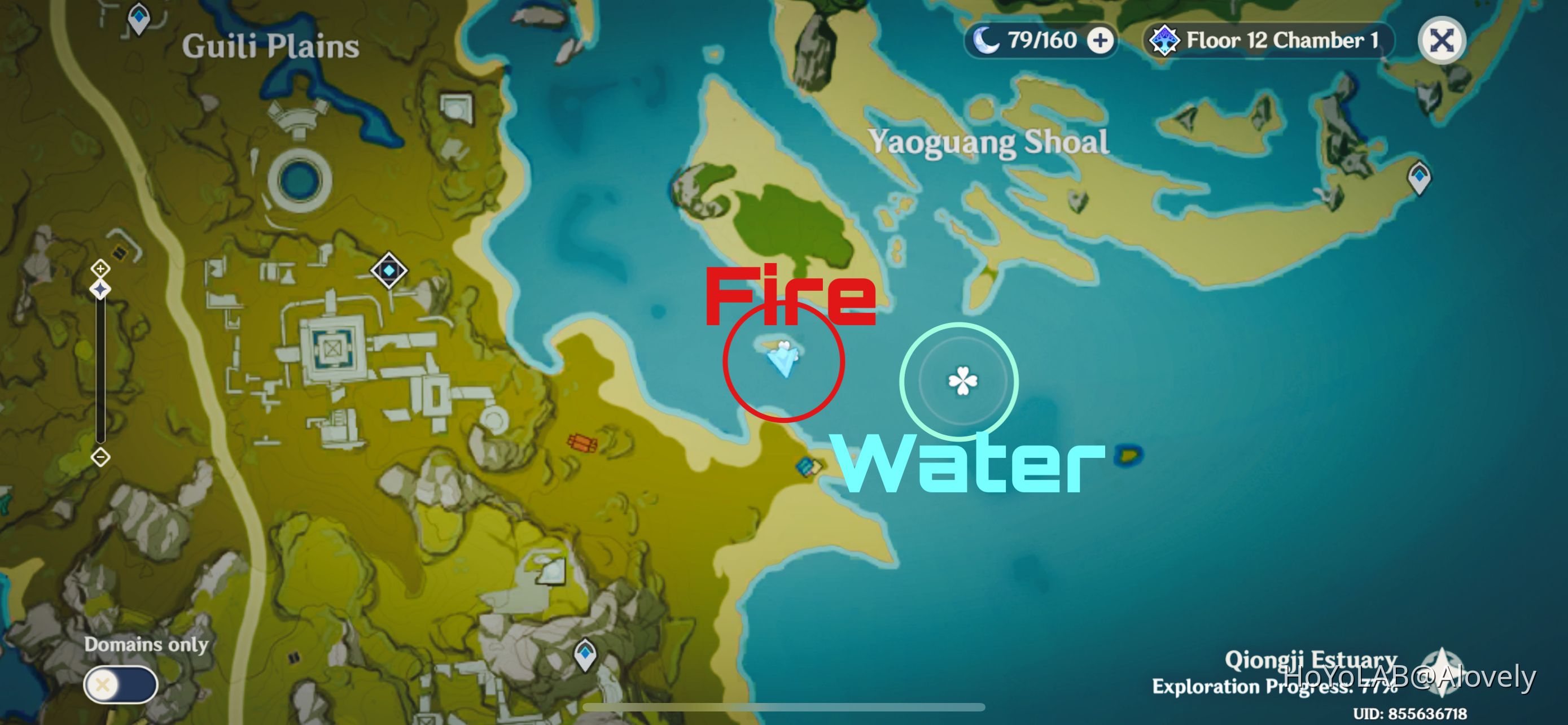Toggle the Domains only switch
1568x725 pixels.
click(121, 684)
